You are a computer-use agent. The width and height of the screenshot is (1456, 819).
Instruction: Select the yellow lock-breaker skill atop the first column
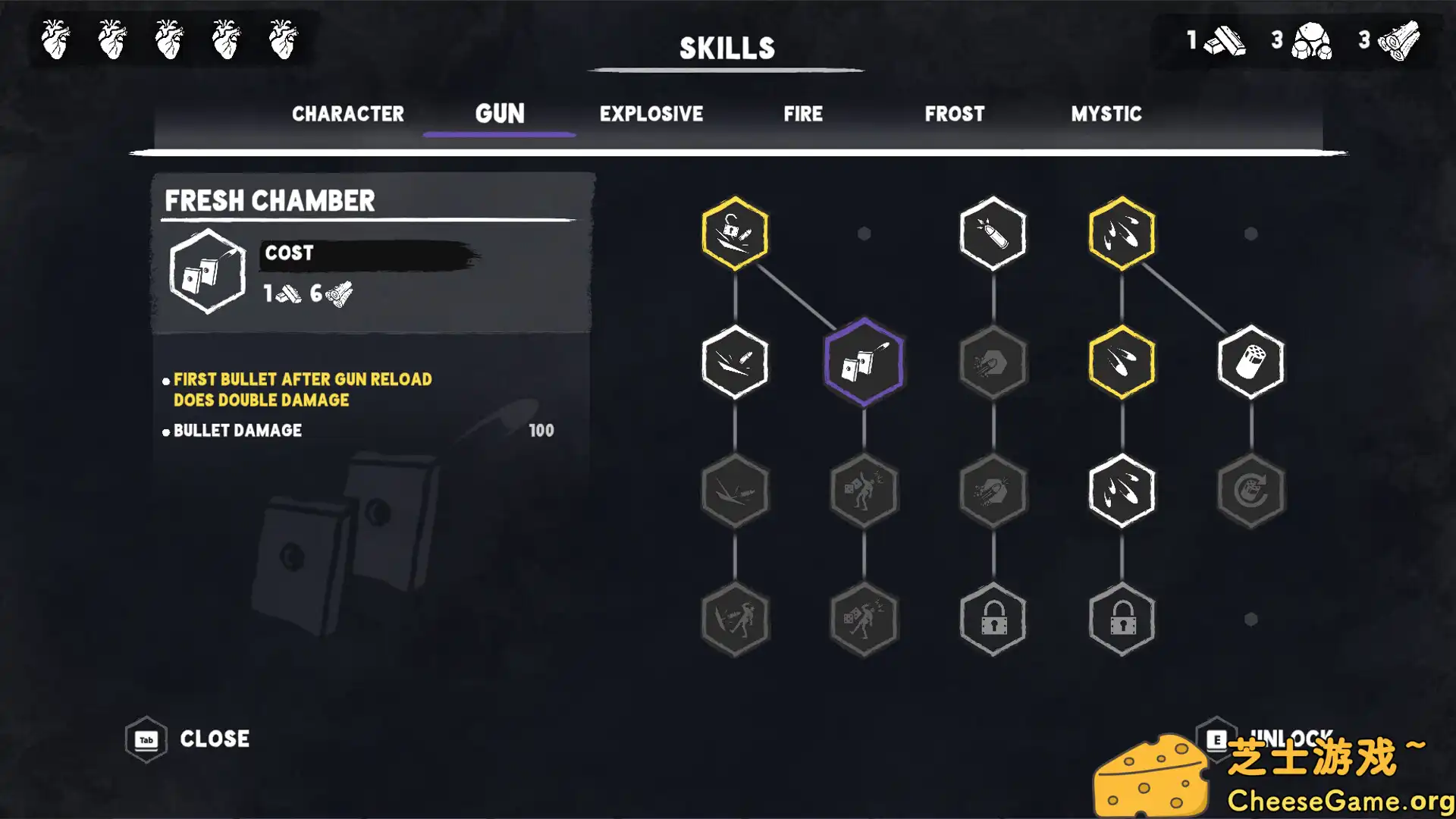734,233
